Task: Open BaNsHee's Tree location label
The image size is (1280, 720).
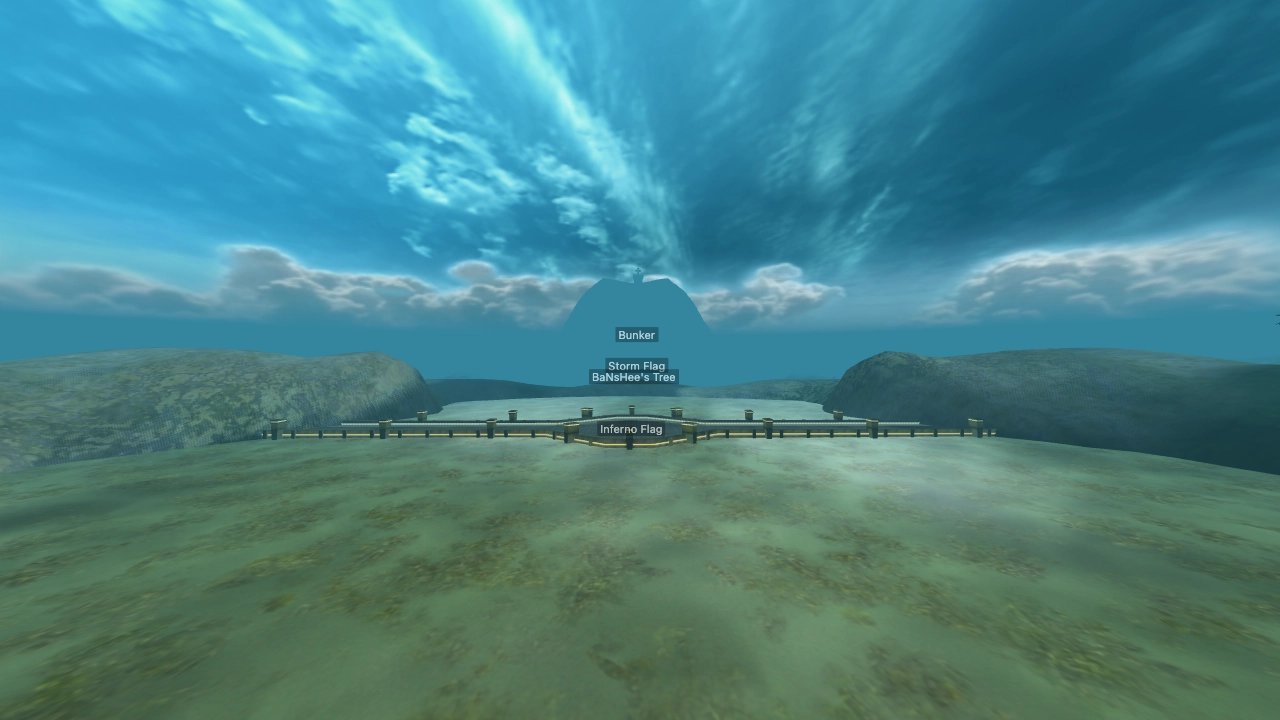Action: 634,378
